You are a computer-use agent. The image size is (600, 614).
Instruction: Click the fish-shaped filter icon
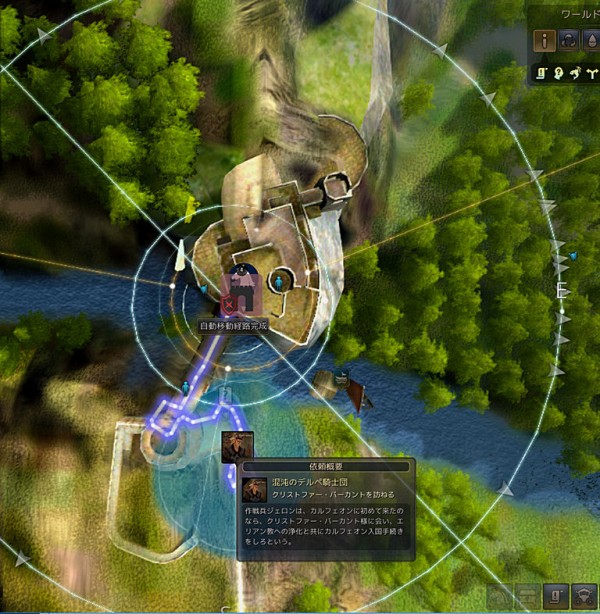[575, 72]
